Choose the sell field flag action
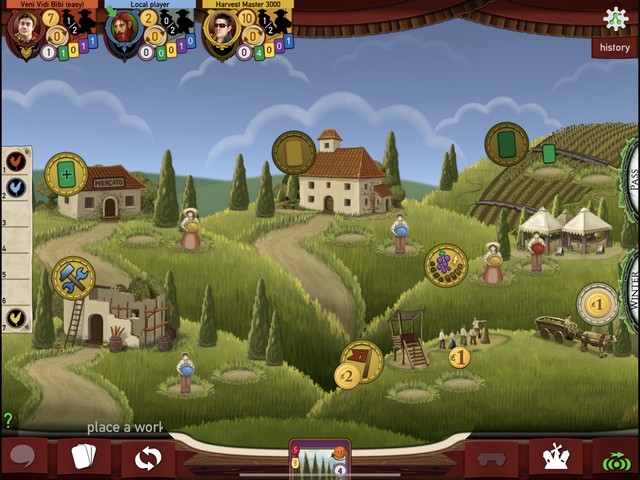This screenshot has height=480, width=640. point(362,357)
